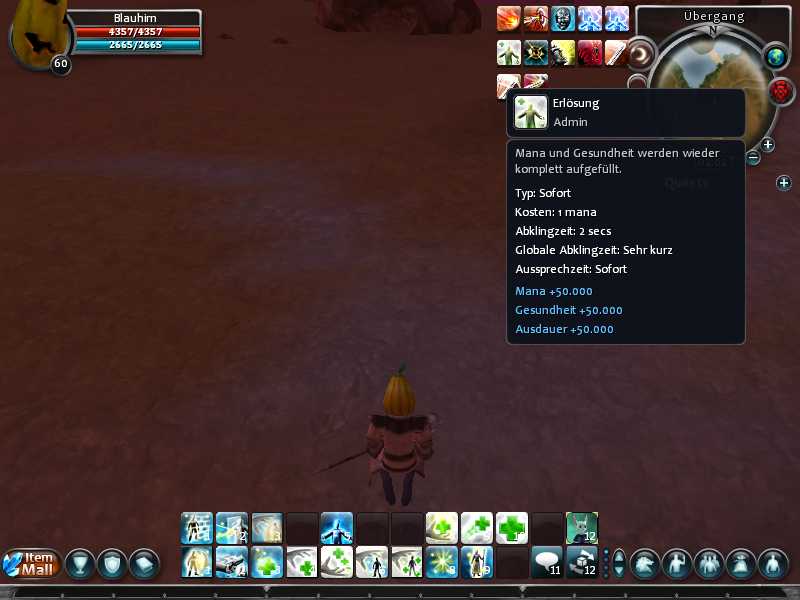Select the fire slash buff icon
The width and height of the screenshot is (800, 600).
point(509,19)
